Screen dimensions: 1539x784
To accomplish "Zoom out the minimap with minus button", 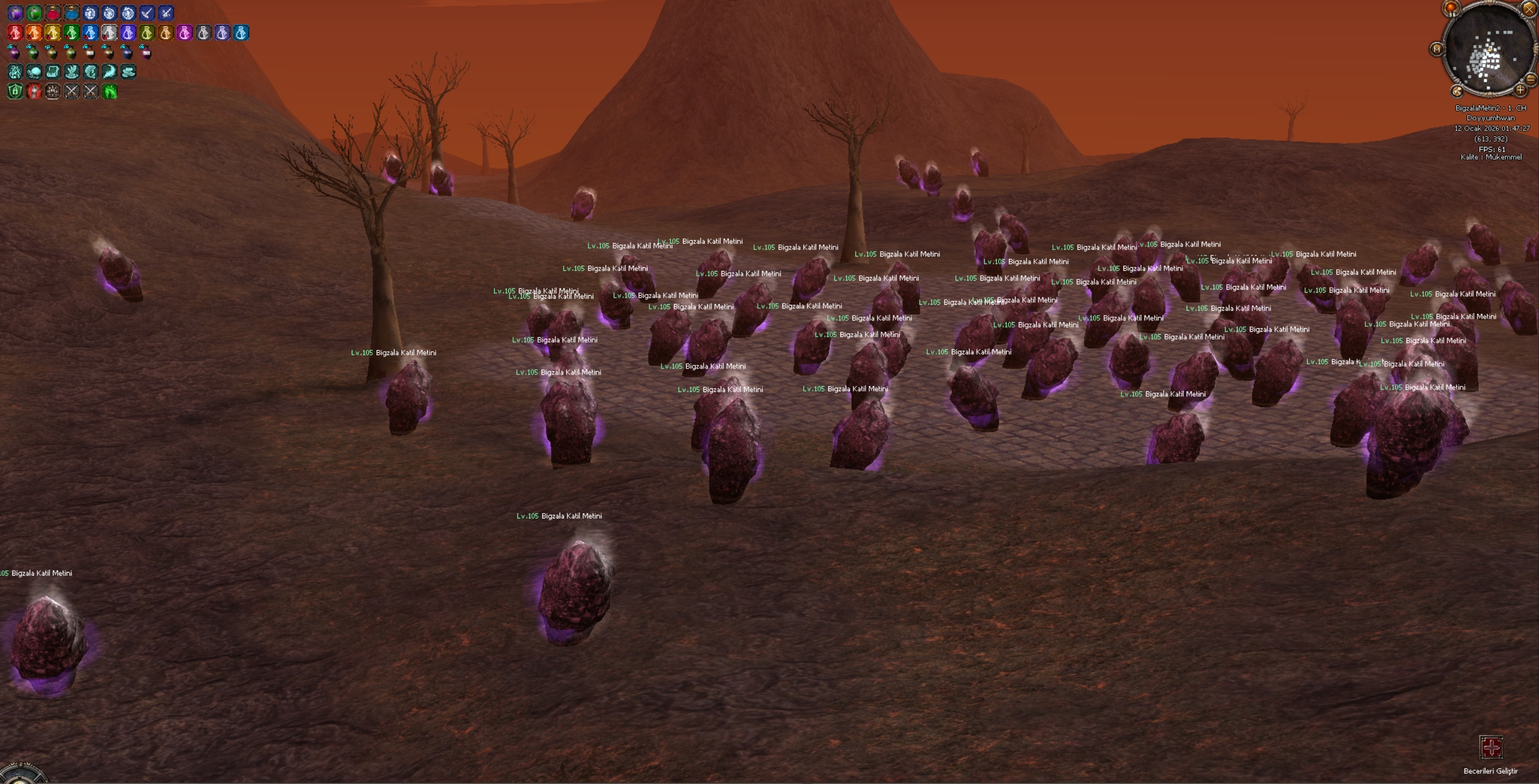I will pos(1530,79).
